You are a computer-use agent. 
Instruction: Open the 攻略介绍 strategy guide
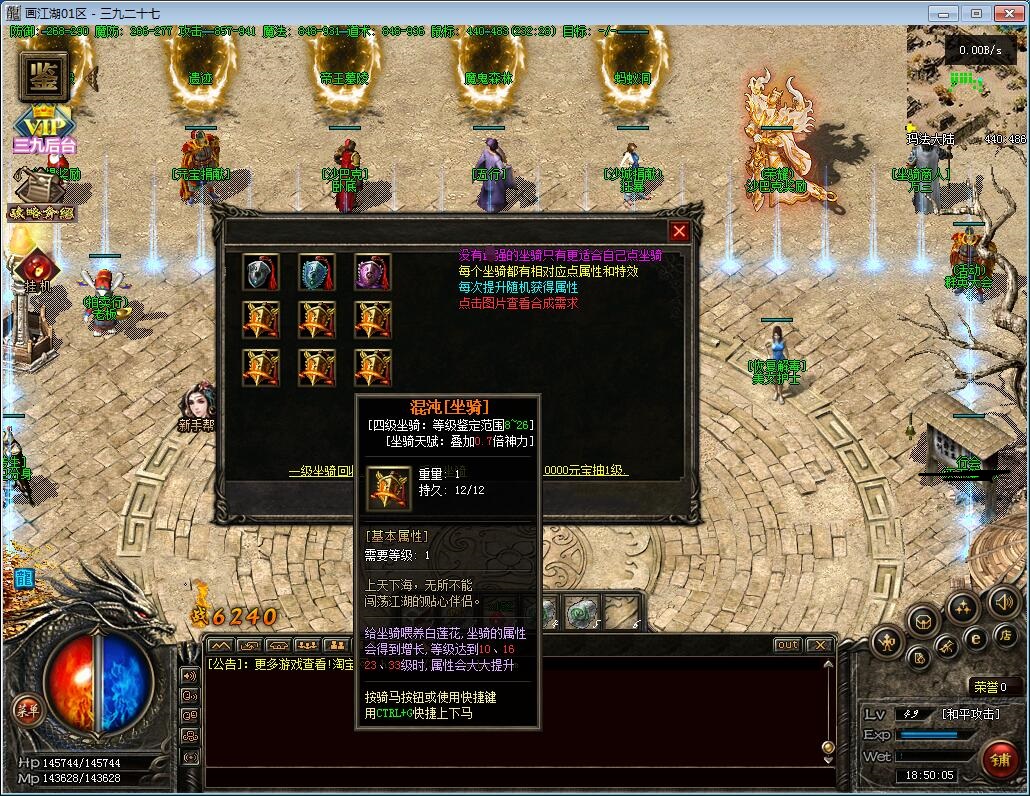click(40, 198)
